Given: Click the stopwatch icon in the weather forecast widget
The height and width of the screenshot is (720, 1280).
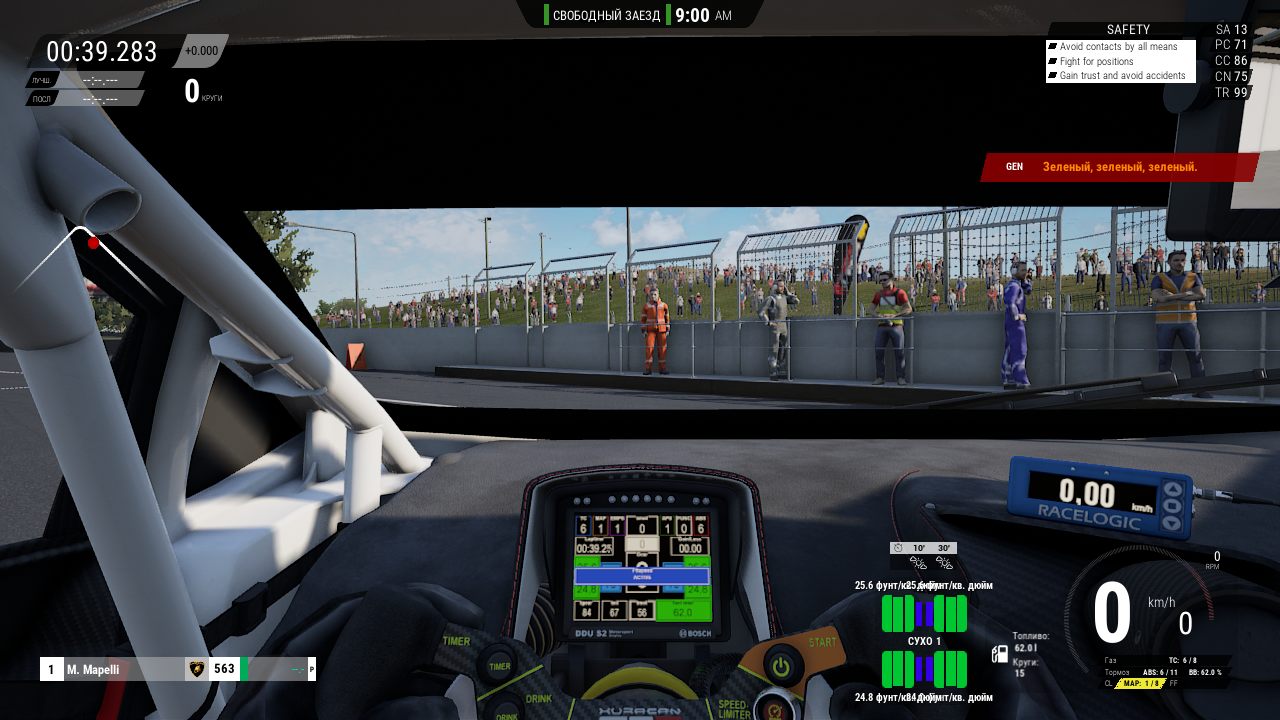Looking at the screenshot, I should [x=896, y=547].
